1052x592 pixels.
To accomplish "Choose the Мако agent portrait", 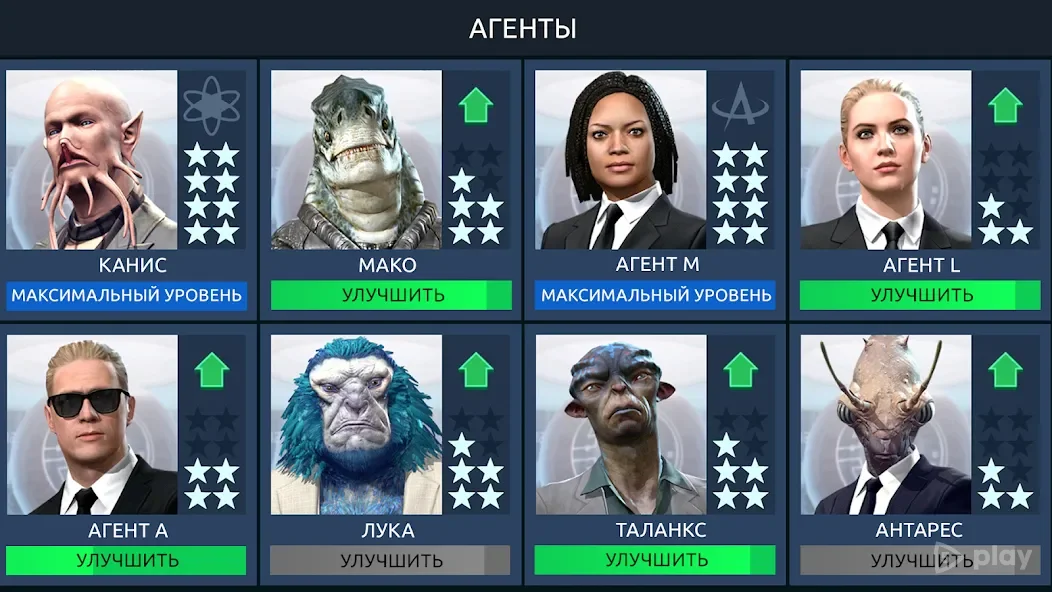I will click(x=356, y=160).
